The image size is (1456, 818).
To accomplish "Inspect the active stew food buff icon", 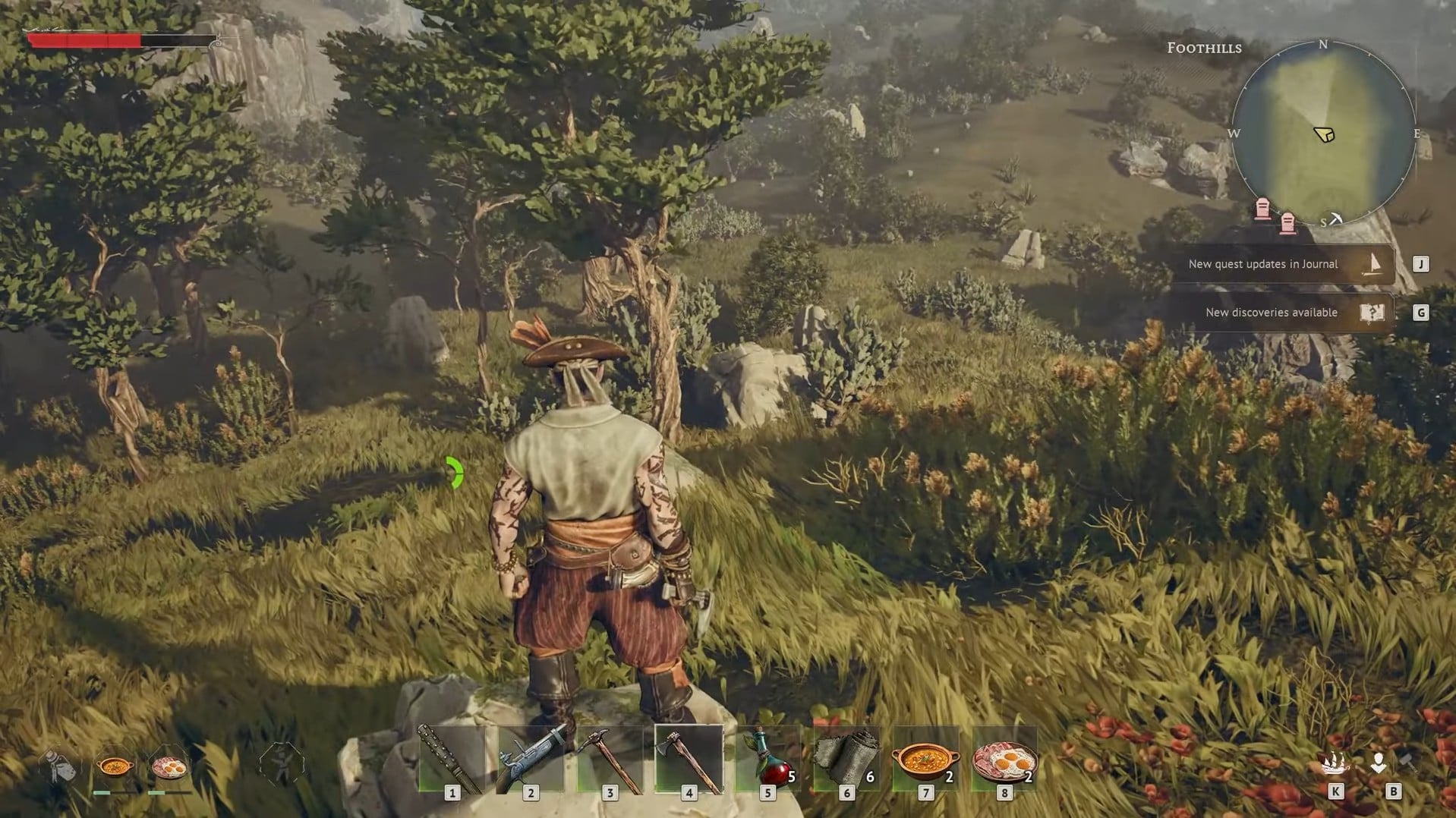I will coord(115,766).
